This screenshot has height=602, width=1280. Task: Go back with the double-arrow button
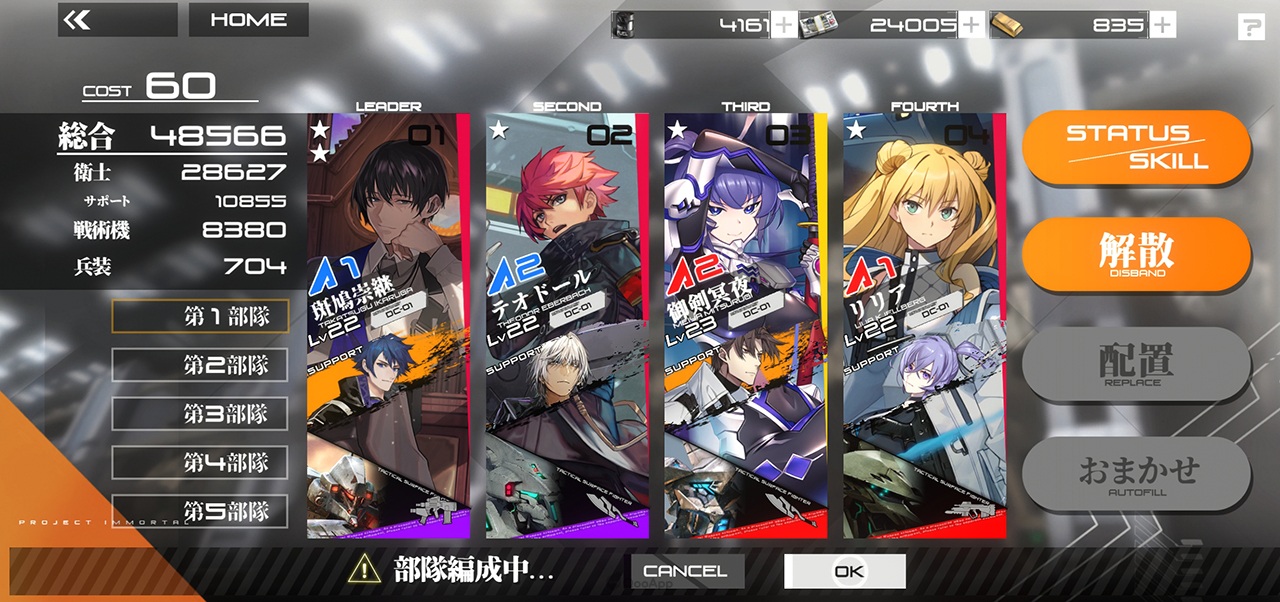pyautogui.click(x=117, y=20)
